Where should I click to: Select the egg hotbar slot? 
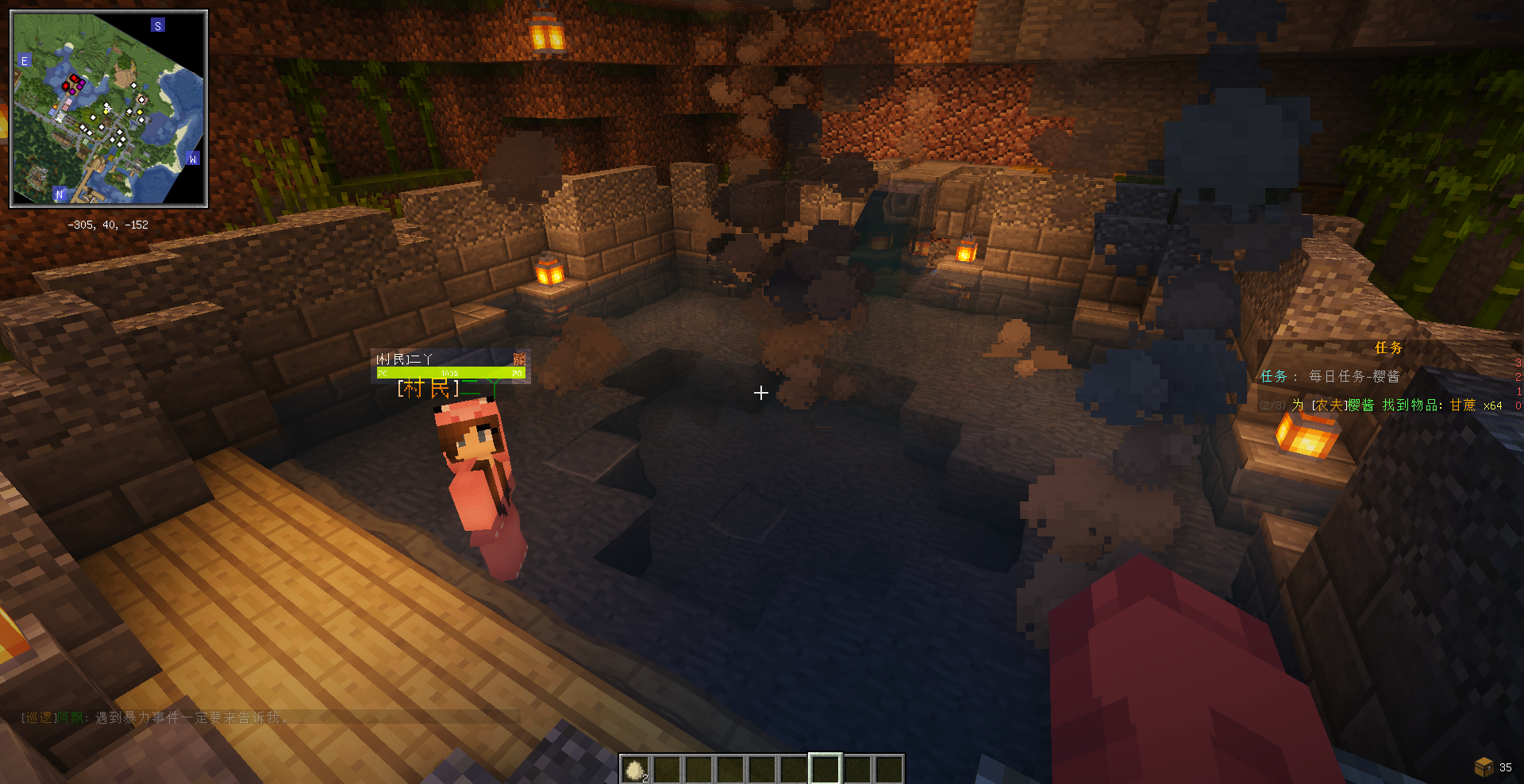[635, 769]
